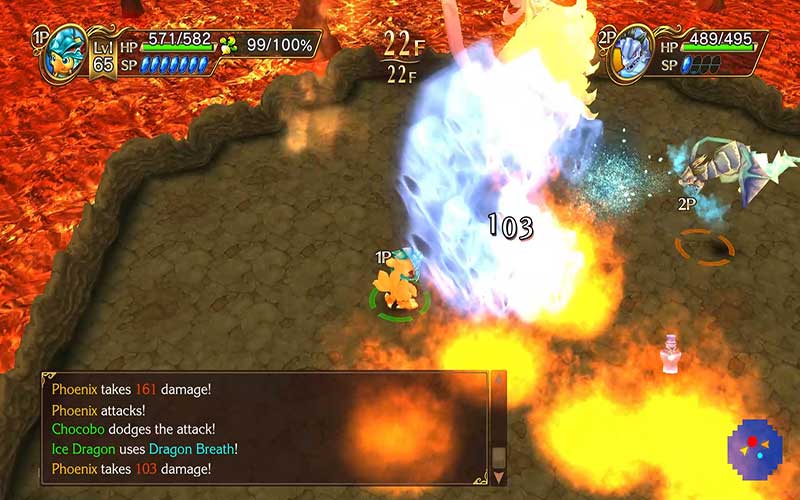800x500 pixels.
Task: Click the message log's down arrow
Action: (499, 476)
